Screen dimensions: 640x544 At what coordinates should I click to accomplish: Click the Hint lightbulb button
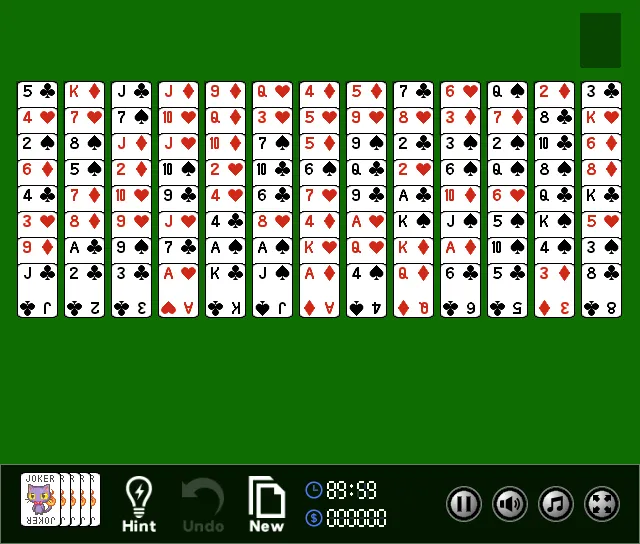(x=139, y=502)
